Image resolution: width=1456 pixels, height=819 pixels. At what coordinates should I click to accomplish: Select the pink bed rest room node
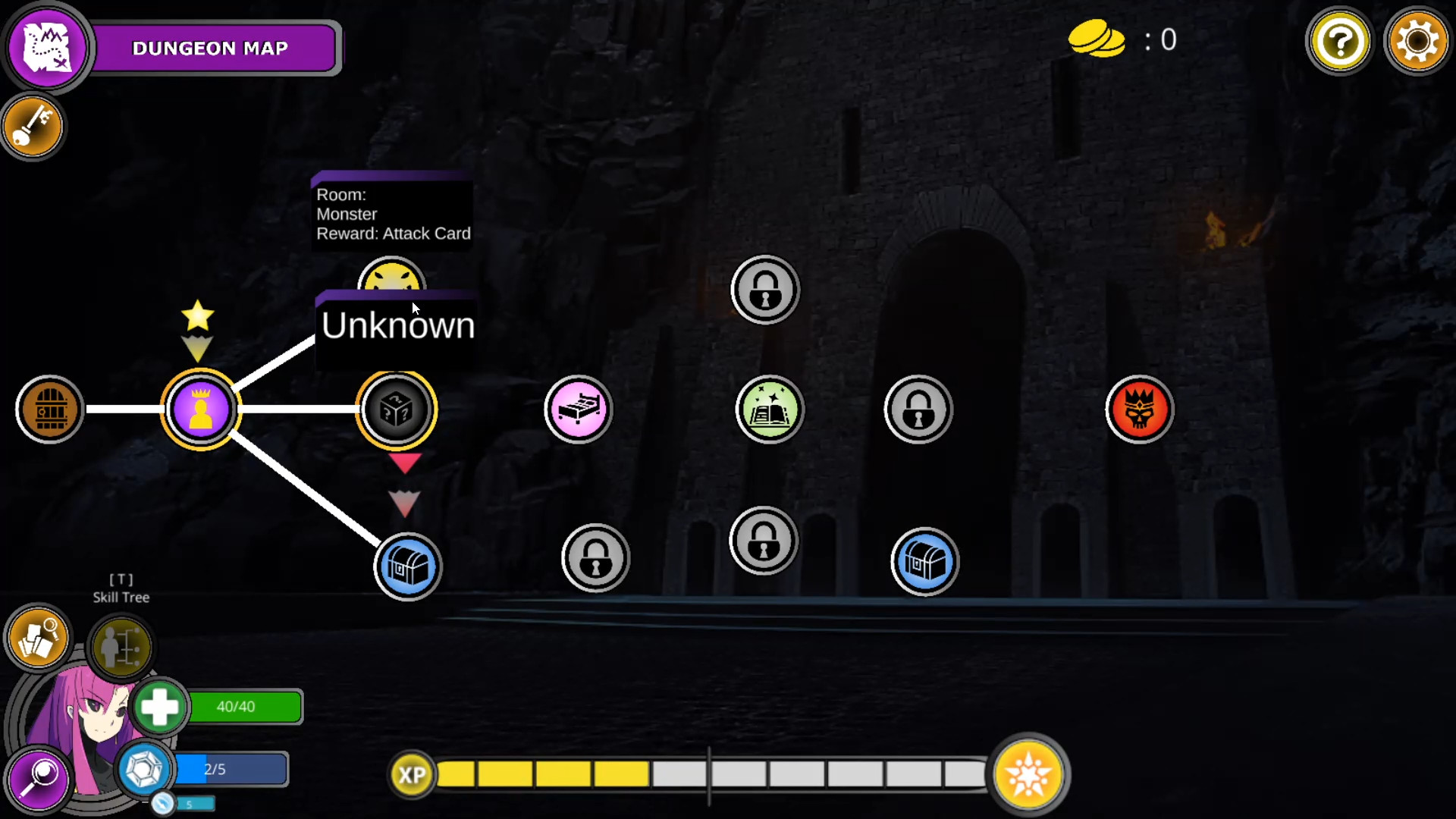point(579,409)
